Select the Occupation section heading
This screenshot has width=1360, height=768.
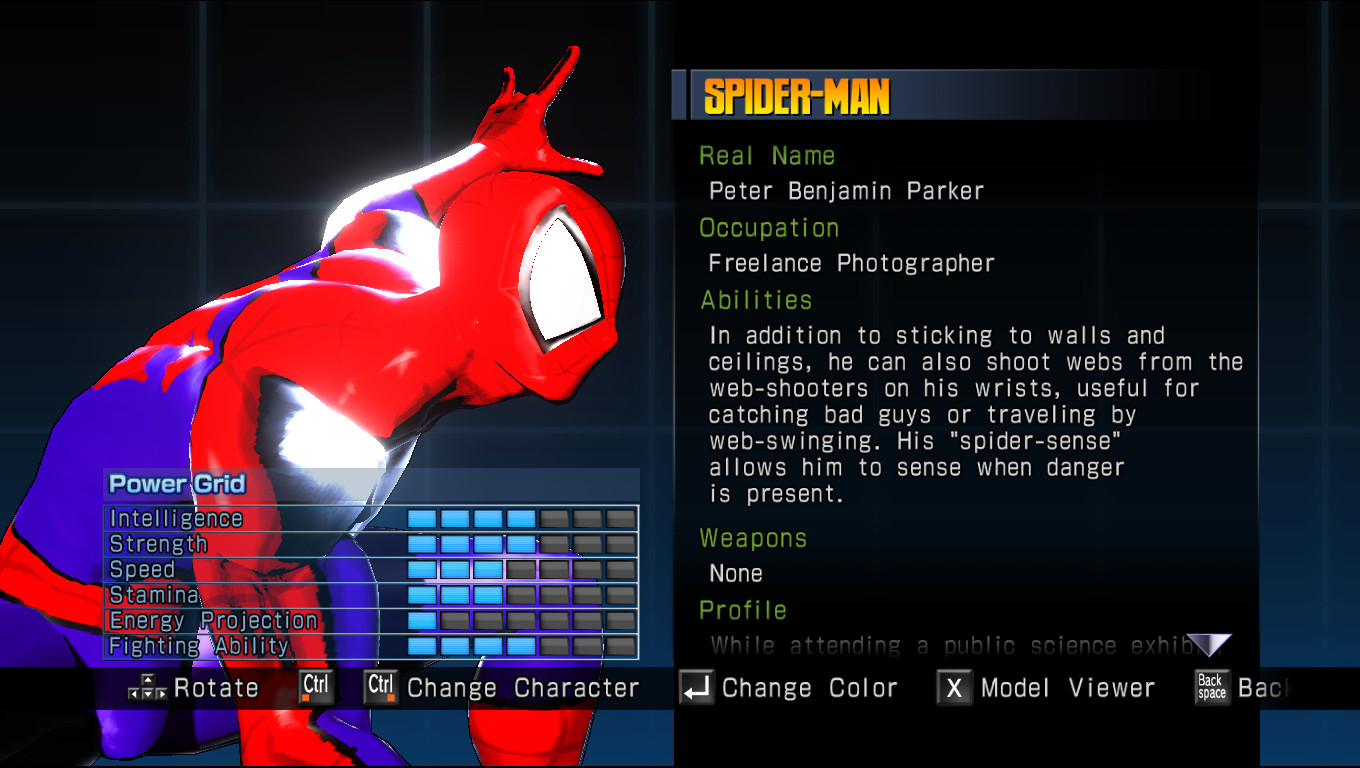pyautogui.click(x=769, y=228)
